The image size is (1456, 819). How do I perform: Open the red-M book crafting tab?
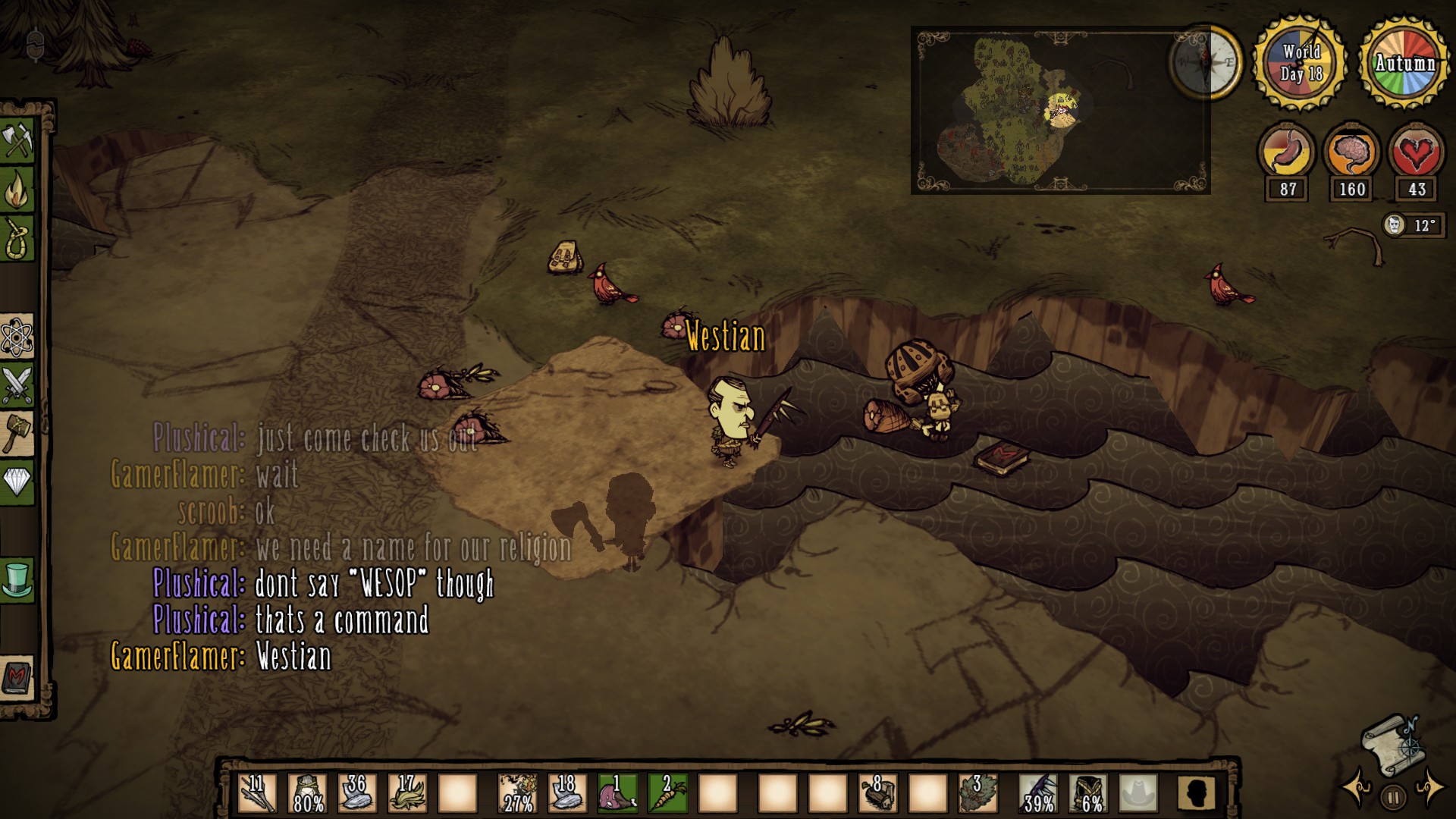point(17,676)
